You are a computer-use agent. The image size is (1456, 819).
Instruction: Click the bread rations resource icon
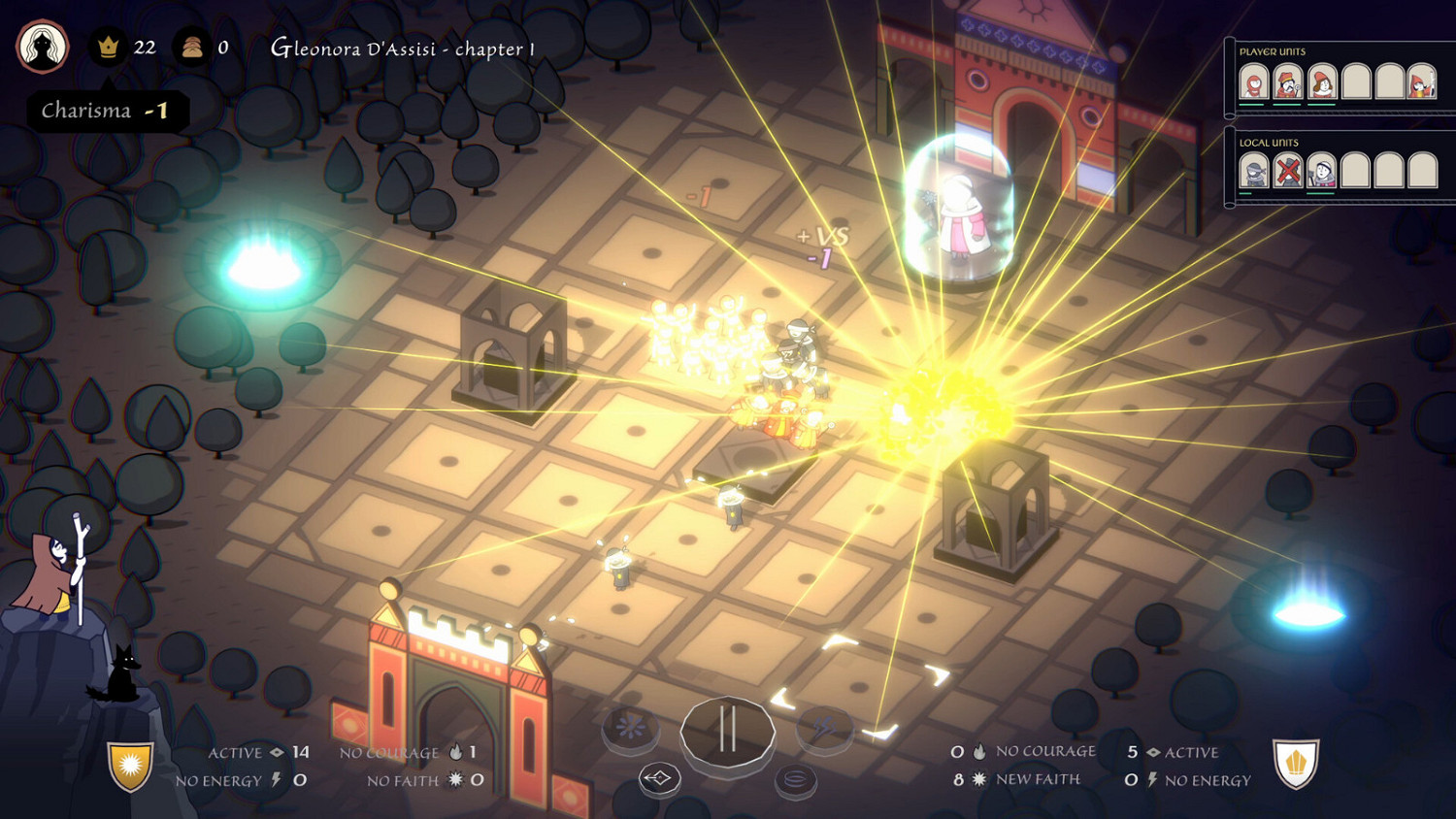click(192, 47)
